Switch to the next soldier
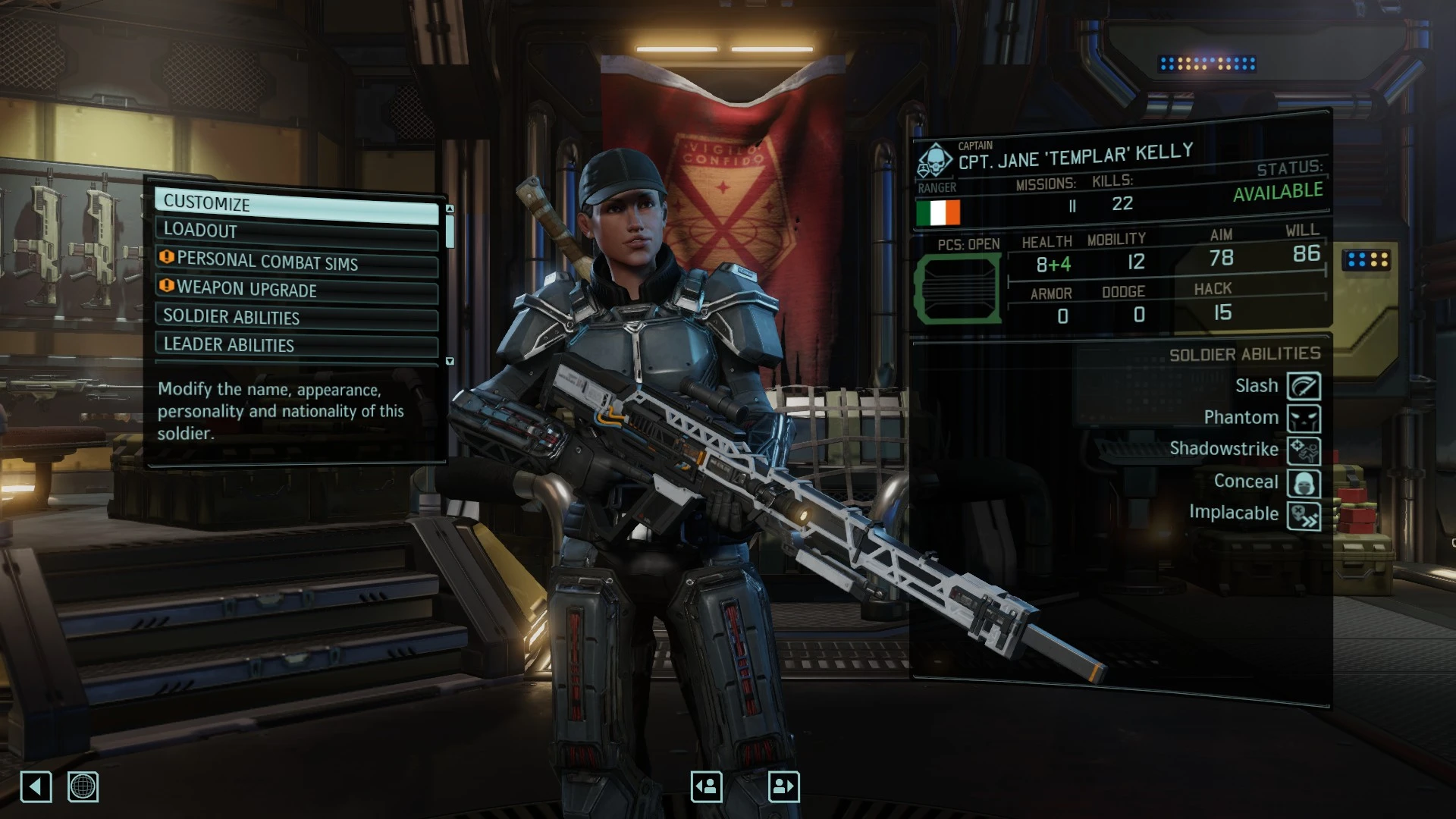The height and width of the screenshot is (819, 1456). 783,786
